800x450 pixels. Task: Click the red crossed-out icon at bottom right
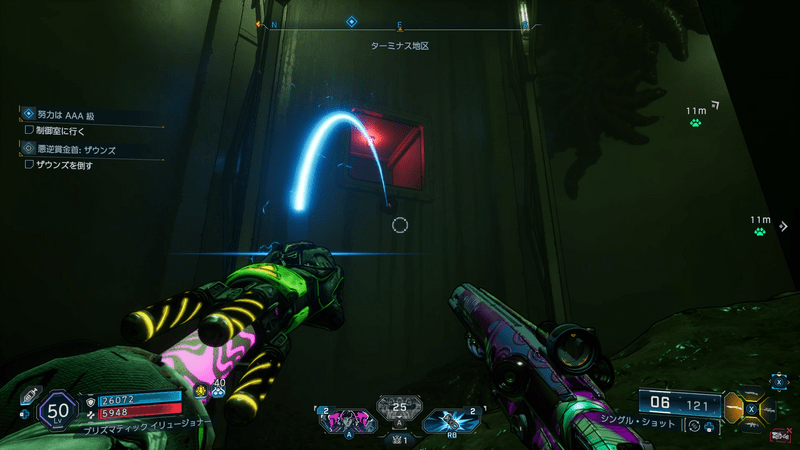[x=780, y=433]
